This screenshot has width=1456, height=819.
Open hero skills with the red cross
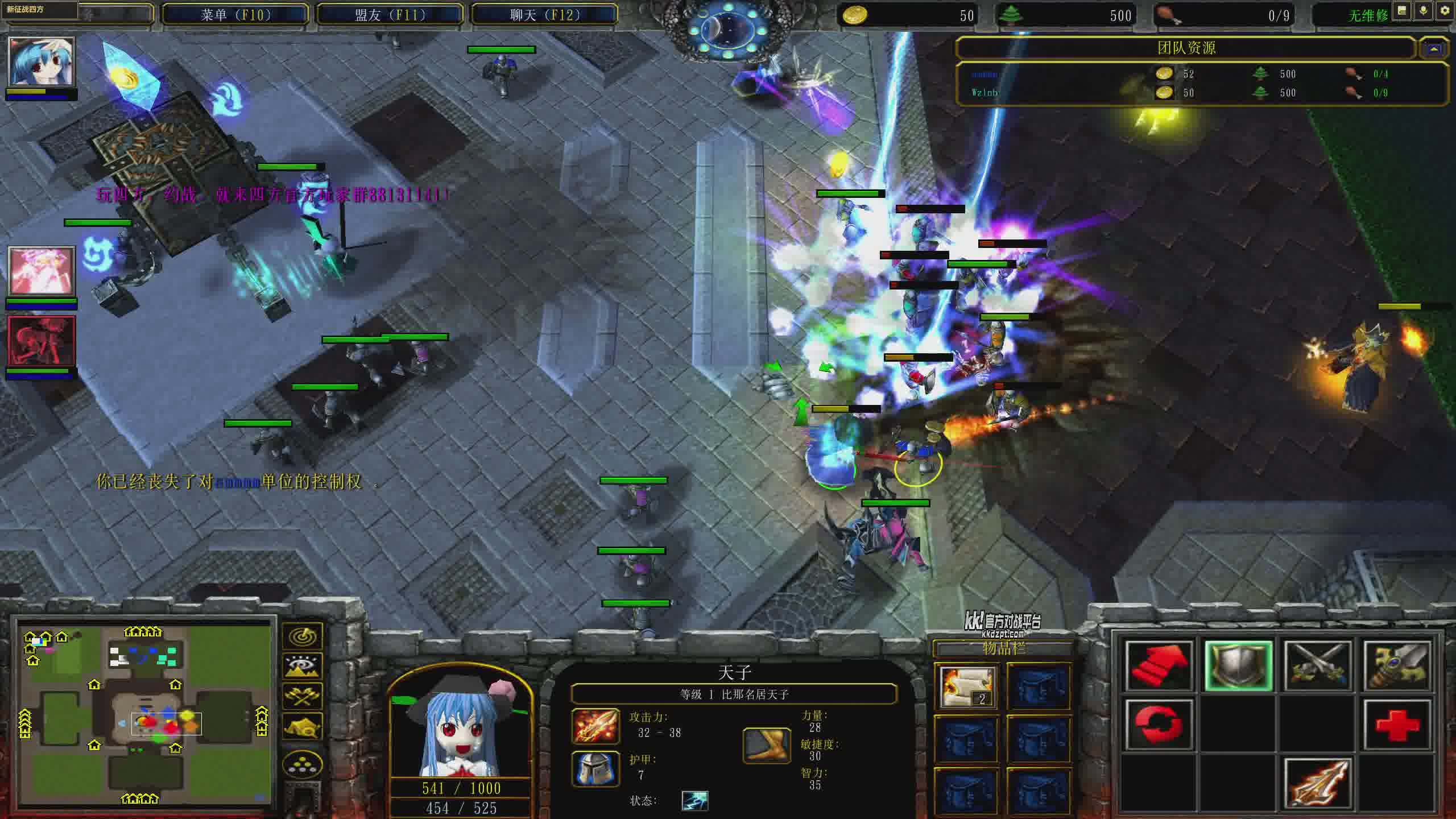click(x=1397, y=725)
